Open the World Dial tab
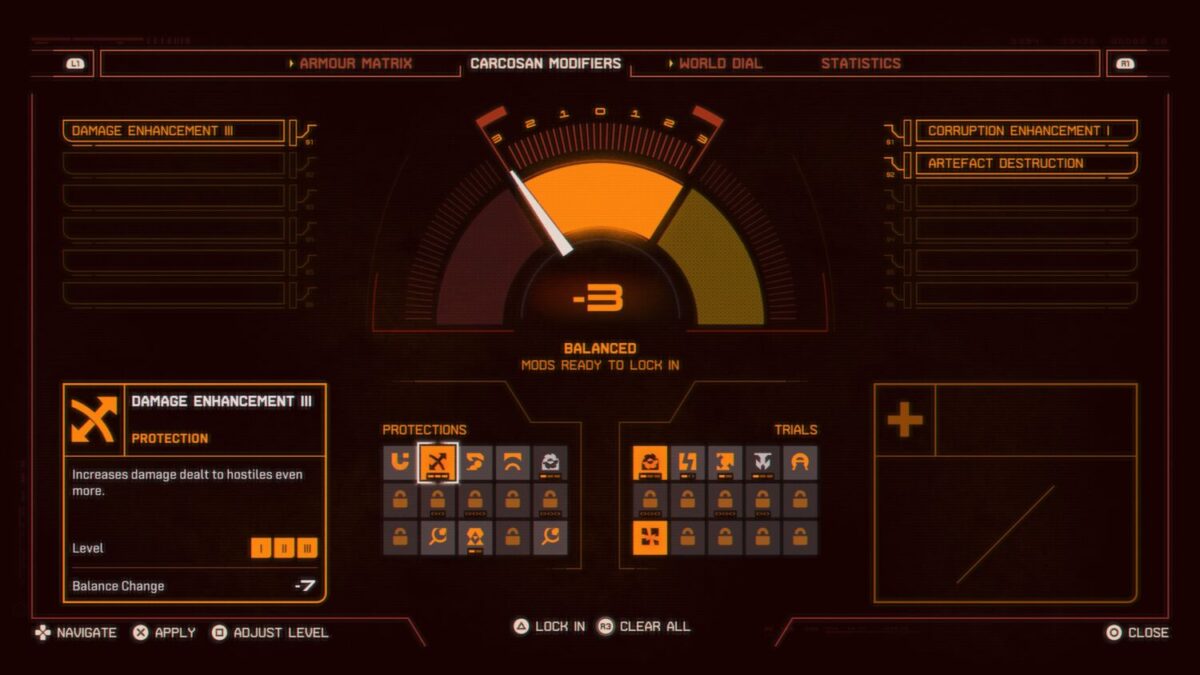This screenshot has height=675, width=1200. click(x=719, y=63)
